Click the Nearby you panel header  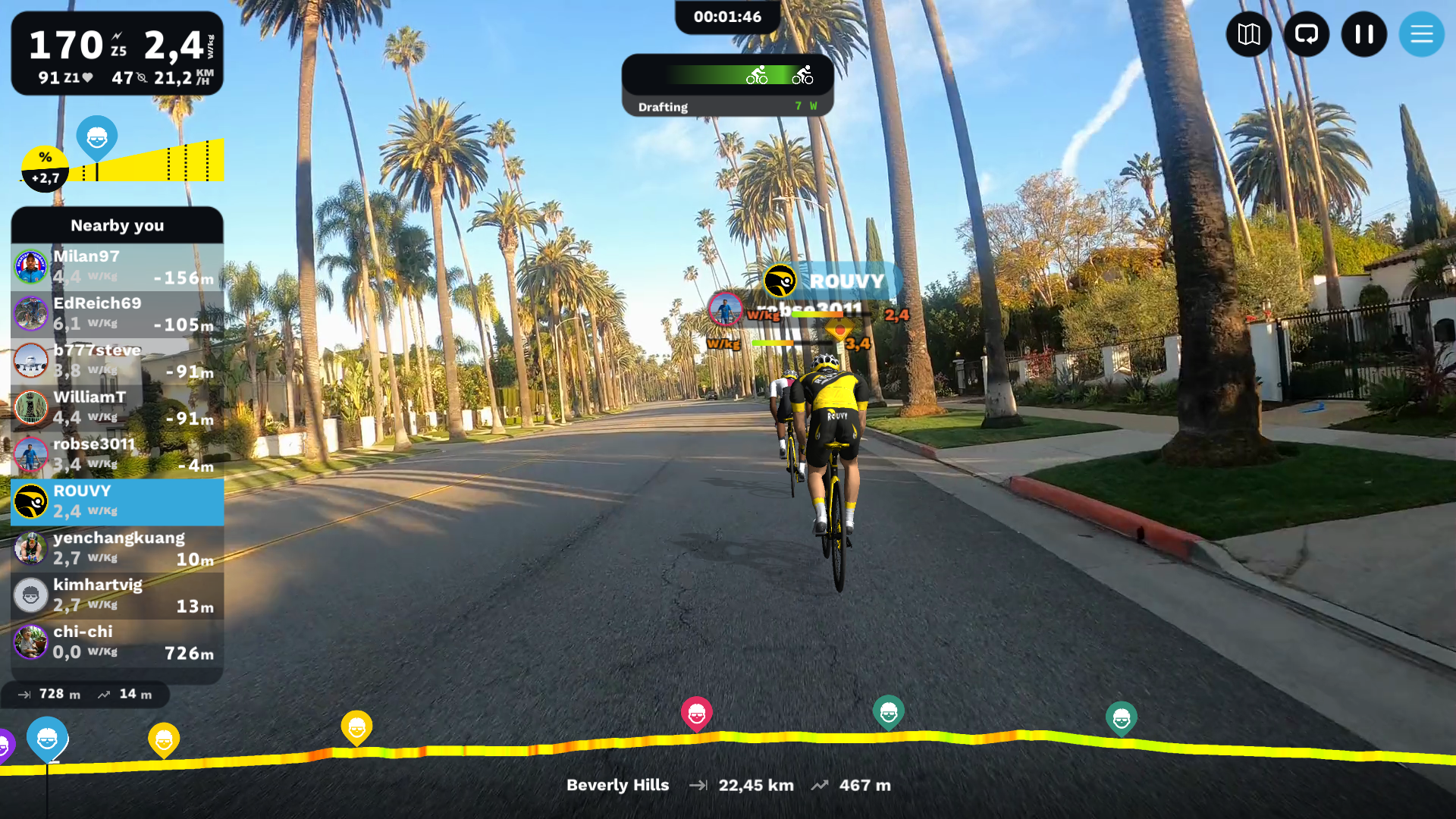point(118,225)
